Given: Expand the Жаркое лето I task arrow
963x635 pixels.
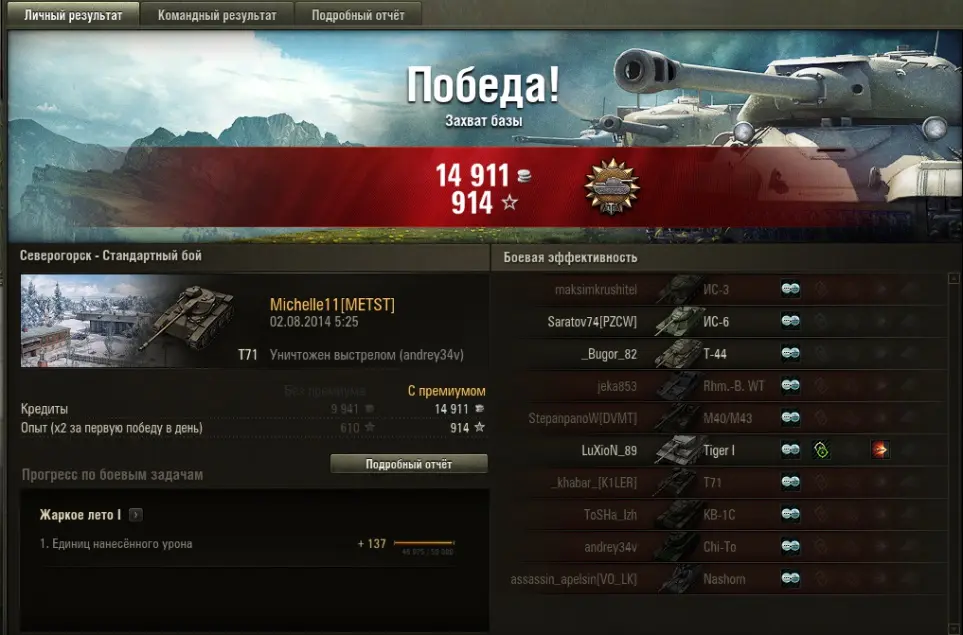Looking at the screenshot, I should click(136, 515).
